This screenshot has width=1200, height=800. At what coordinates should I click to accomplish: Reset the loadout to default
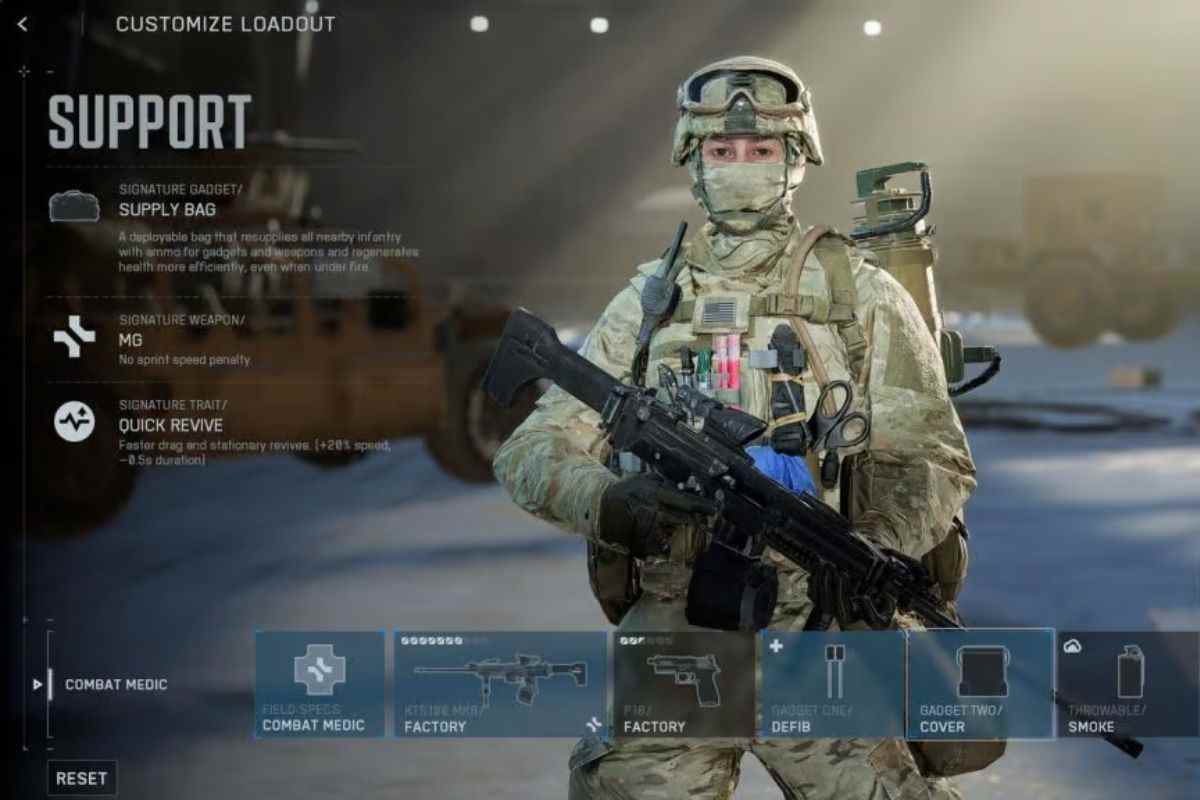tap(82, 778)
